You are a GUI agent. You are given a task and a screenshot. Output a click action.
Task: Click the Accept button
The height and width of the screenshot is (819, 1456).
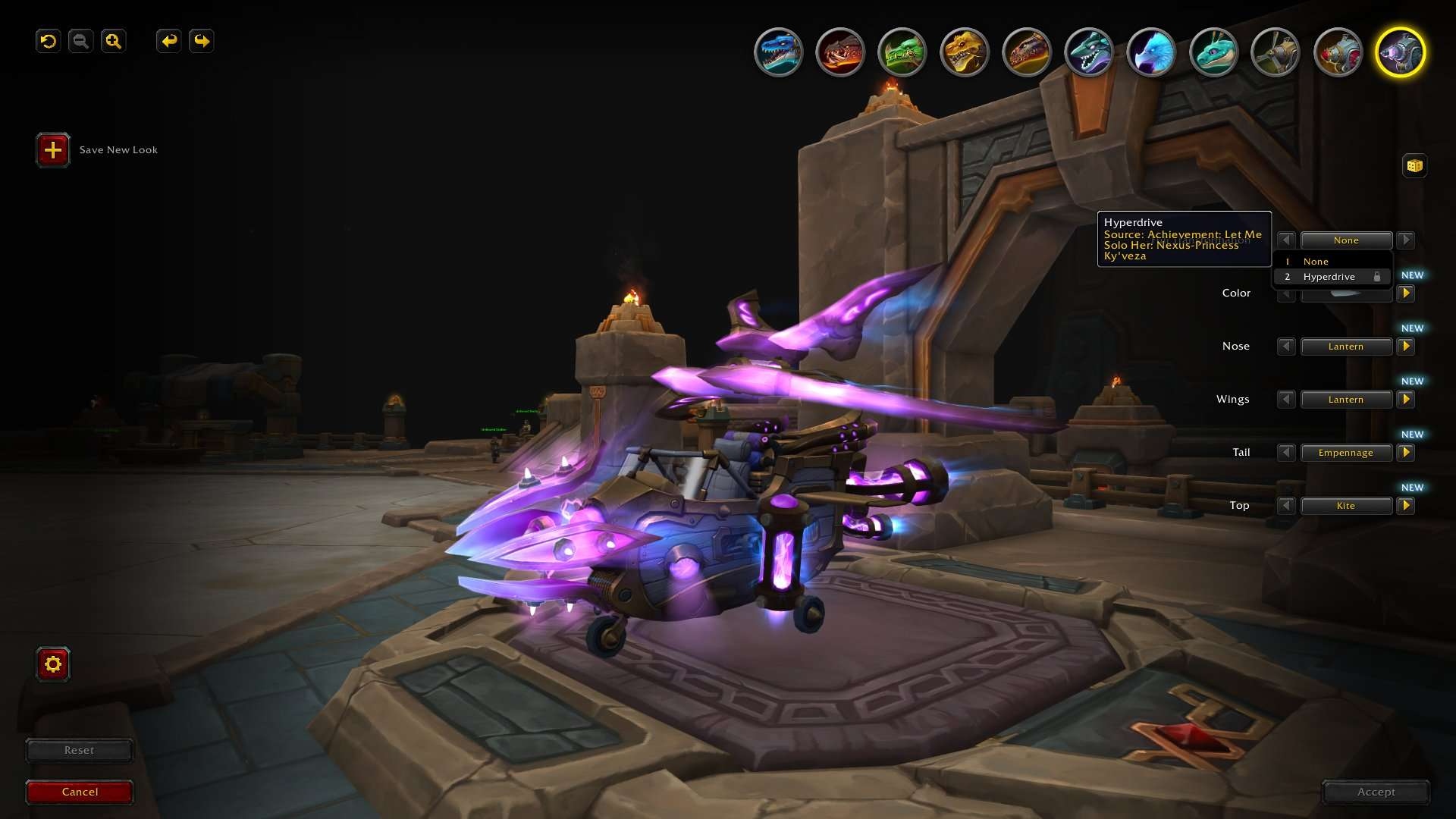coord(1376,792)
